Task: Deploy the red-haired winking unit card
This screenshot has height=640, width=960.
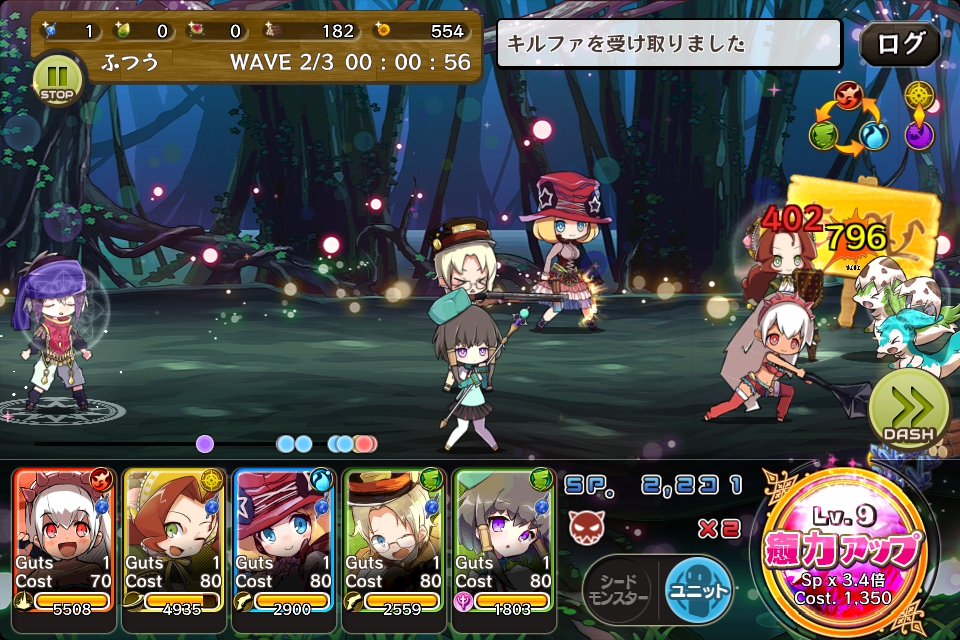Action: pyautogui.click(x=174, y=540)
